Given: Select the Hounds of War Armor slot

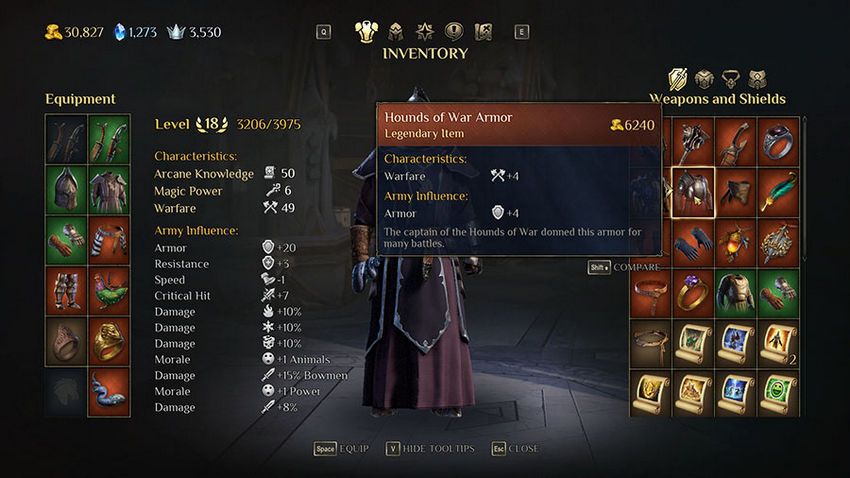Looking at the screenshot, I should [692, 190].
